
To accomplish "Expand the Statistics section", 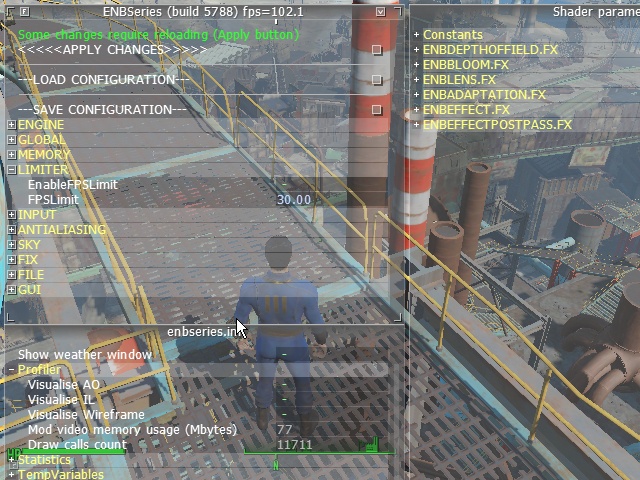I will tap(11, 460).
